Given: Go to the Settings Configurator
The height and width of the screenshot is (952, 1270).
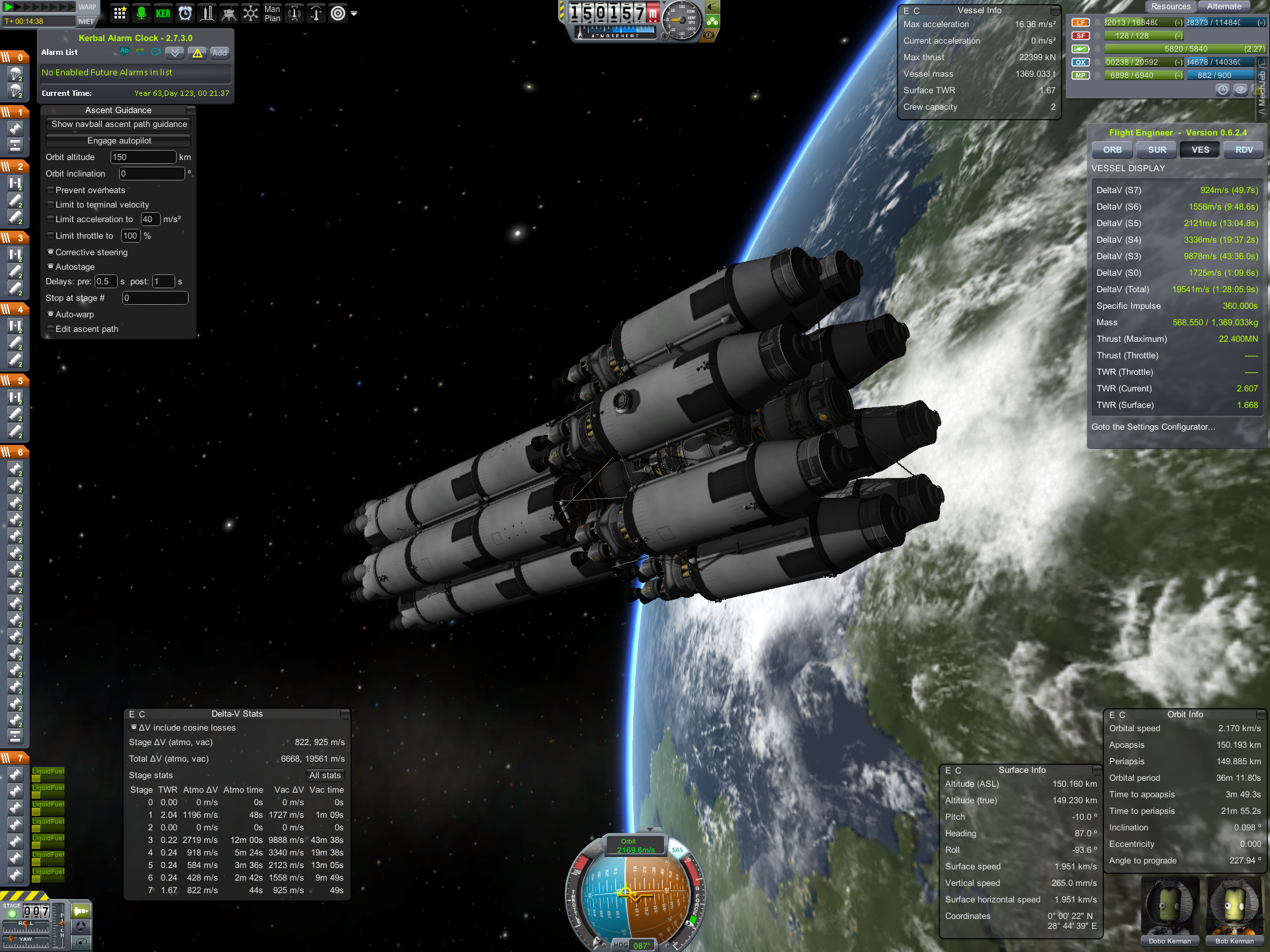Looking at the screenshot, I should click(x=1153, y=427).
